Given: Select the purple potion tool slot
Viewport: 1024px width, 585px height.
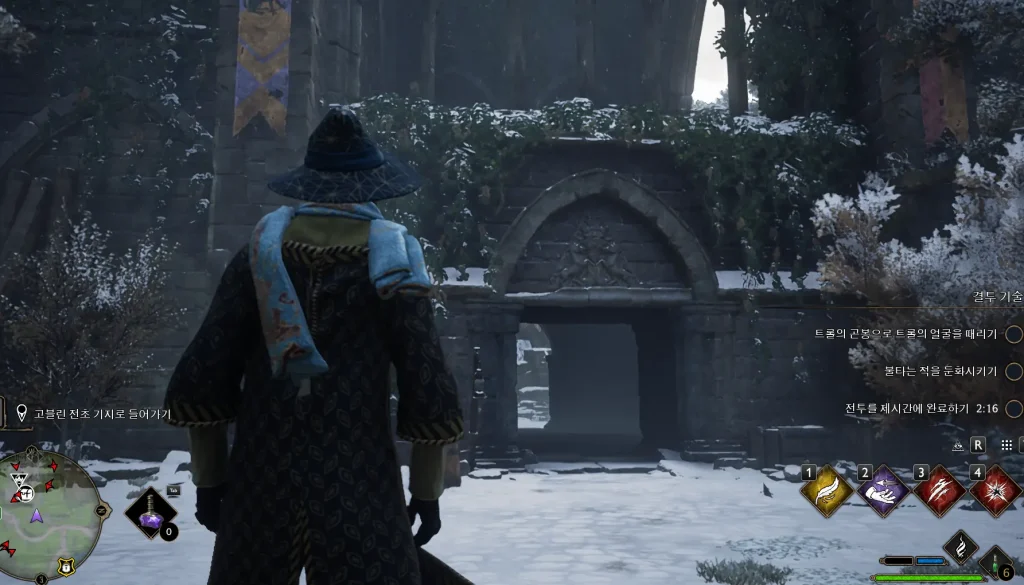Looking at the screenshot, I should click(151, 514).
